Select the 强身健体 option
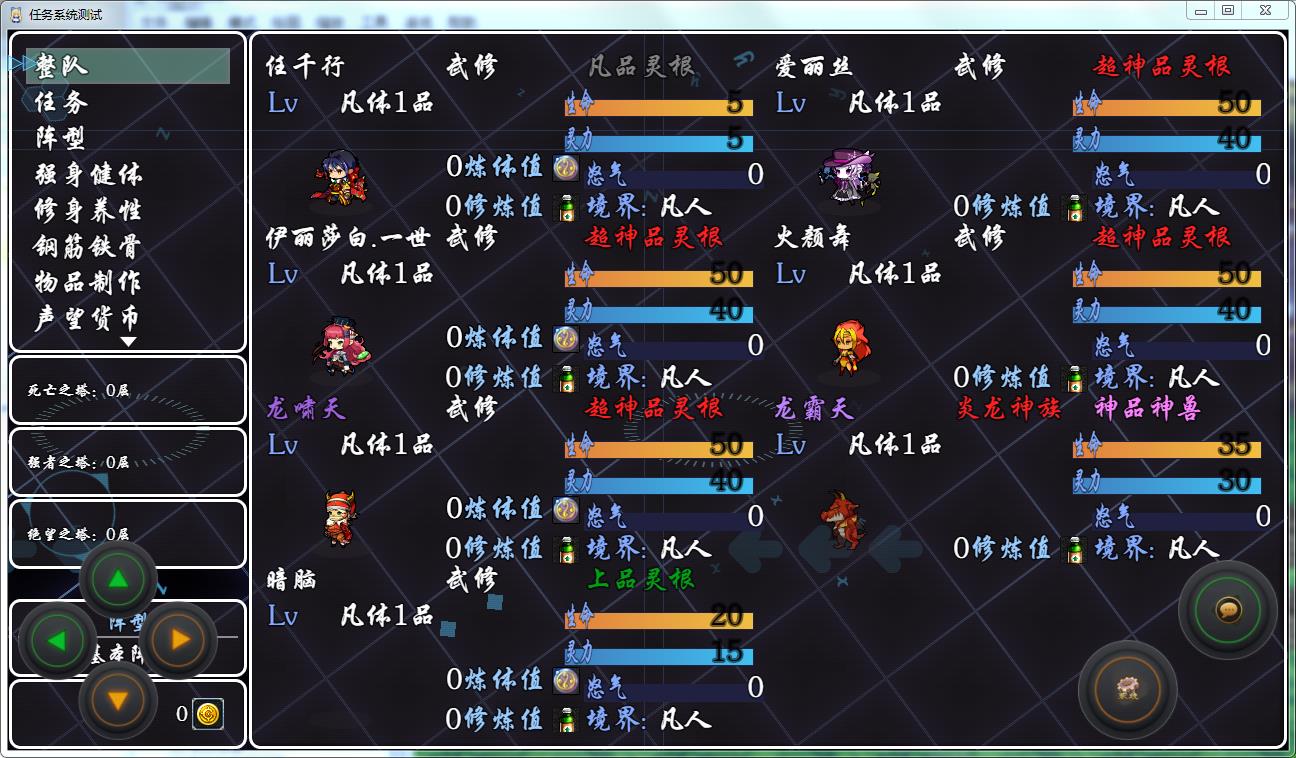The image size is (1296, 758). [89, 174]
